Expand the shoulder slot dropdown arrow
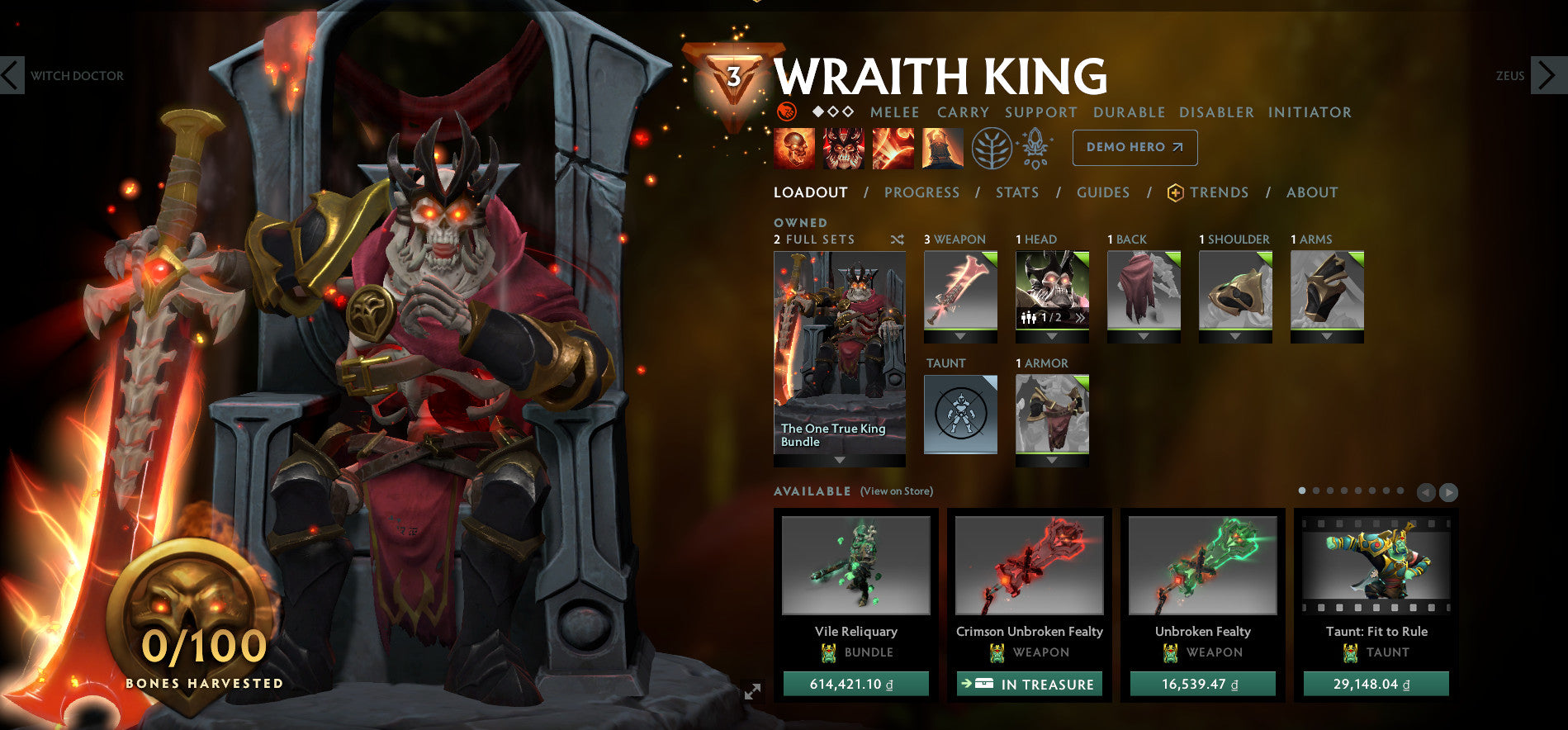The image size is (1568, 730). point(1234,337)
